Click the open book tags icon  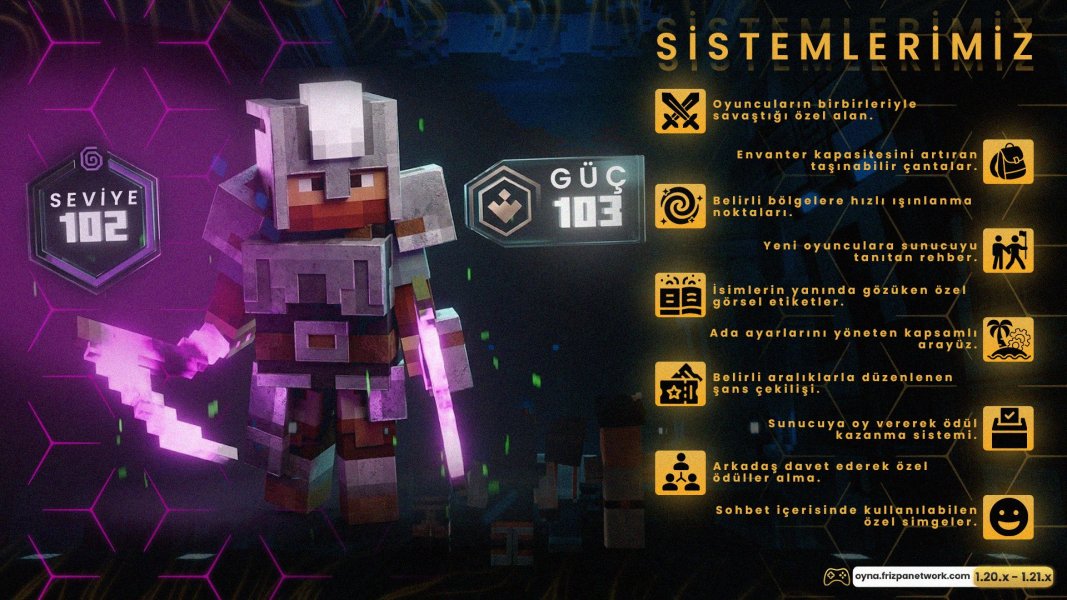click(x=679, y=295)
